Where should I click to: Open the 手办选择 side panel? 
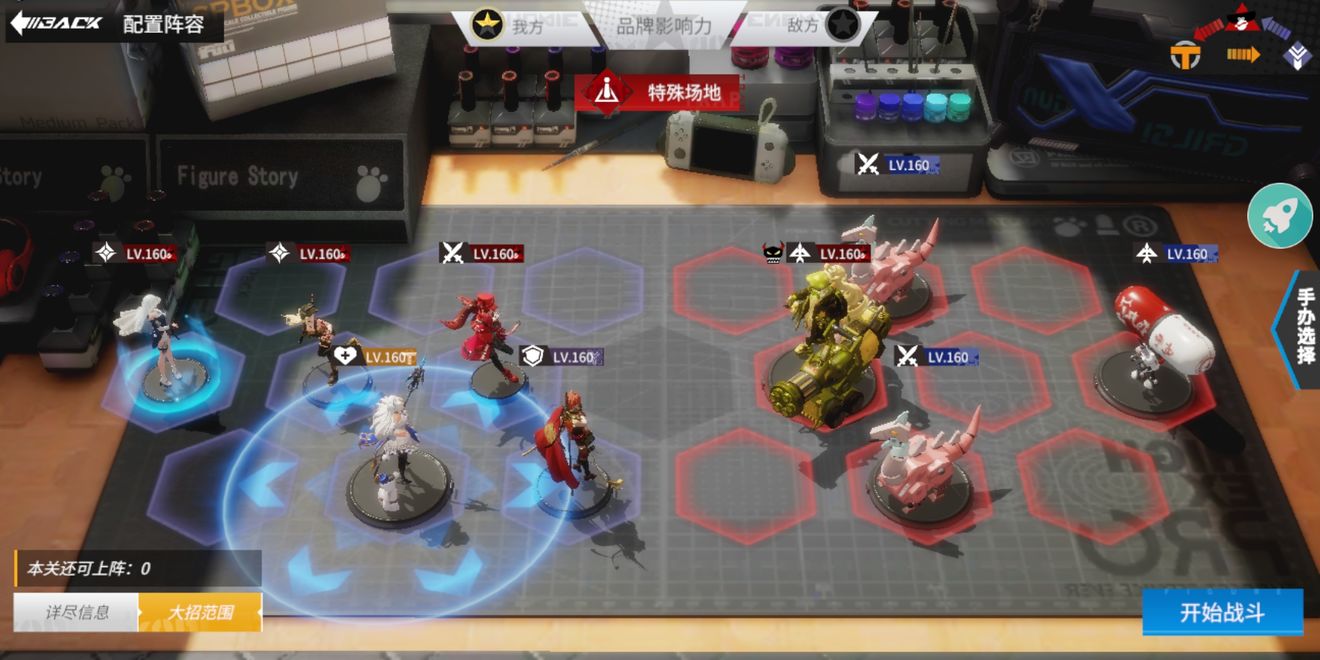pyautogui.click(x=1304, y=328)
